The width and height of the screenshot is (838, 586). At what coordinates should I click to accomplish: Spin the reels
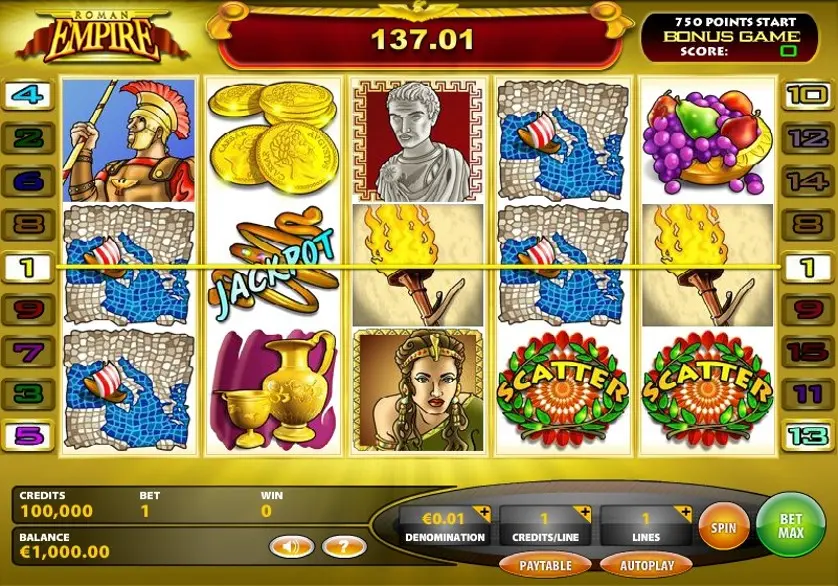[x=724, y=526]
